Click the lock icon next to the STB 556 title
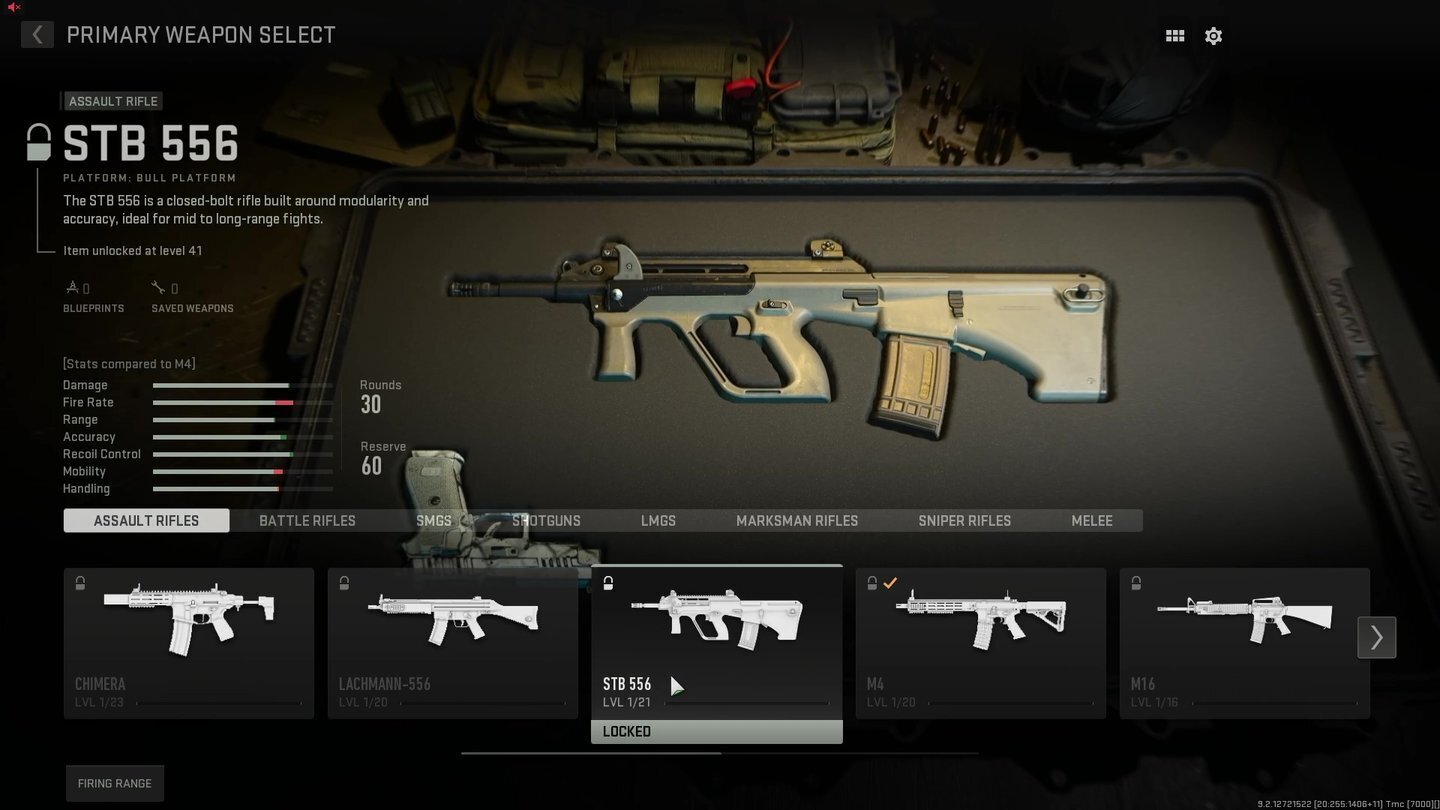 pyautogui.click(x=38, y=142)
